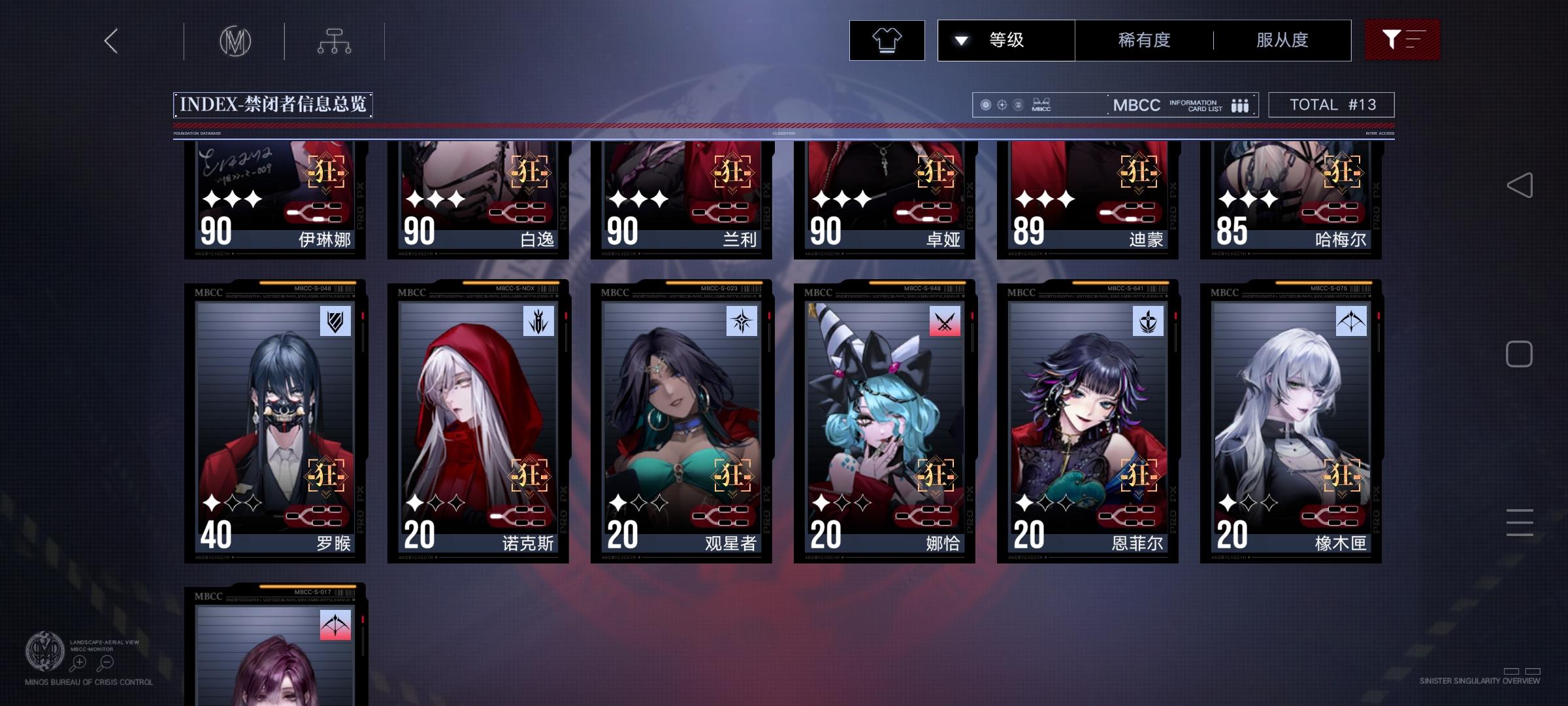Open the red filter funnel icon
The height and width of the screenshot is (706, 1568).
(x=1402, y=40)
